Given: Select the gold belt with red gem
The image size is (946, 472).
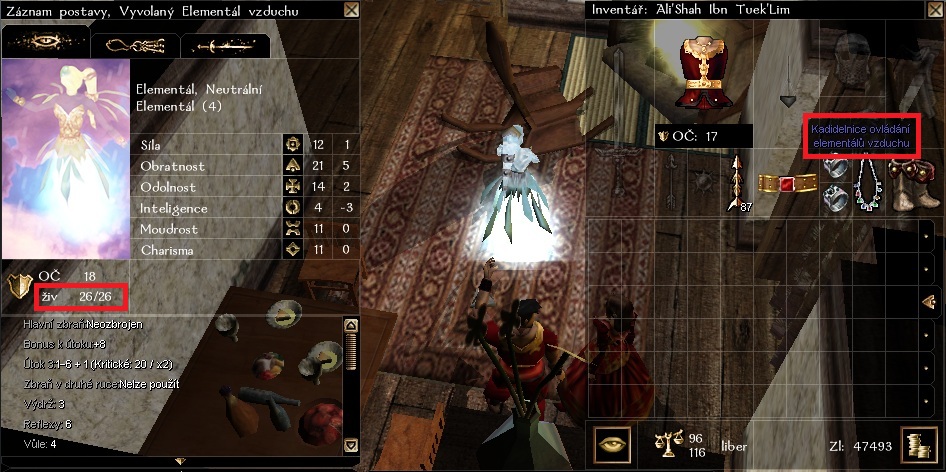Looking at the screenshot, I should 788,185.
